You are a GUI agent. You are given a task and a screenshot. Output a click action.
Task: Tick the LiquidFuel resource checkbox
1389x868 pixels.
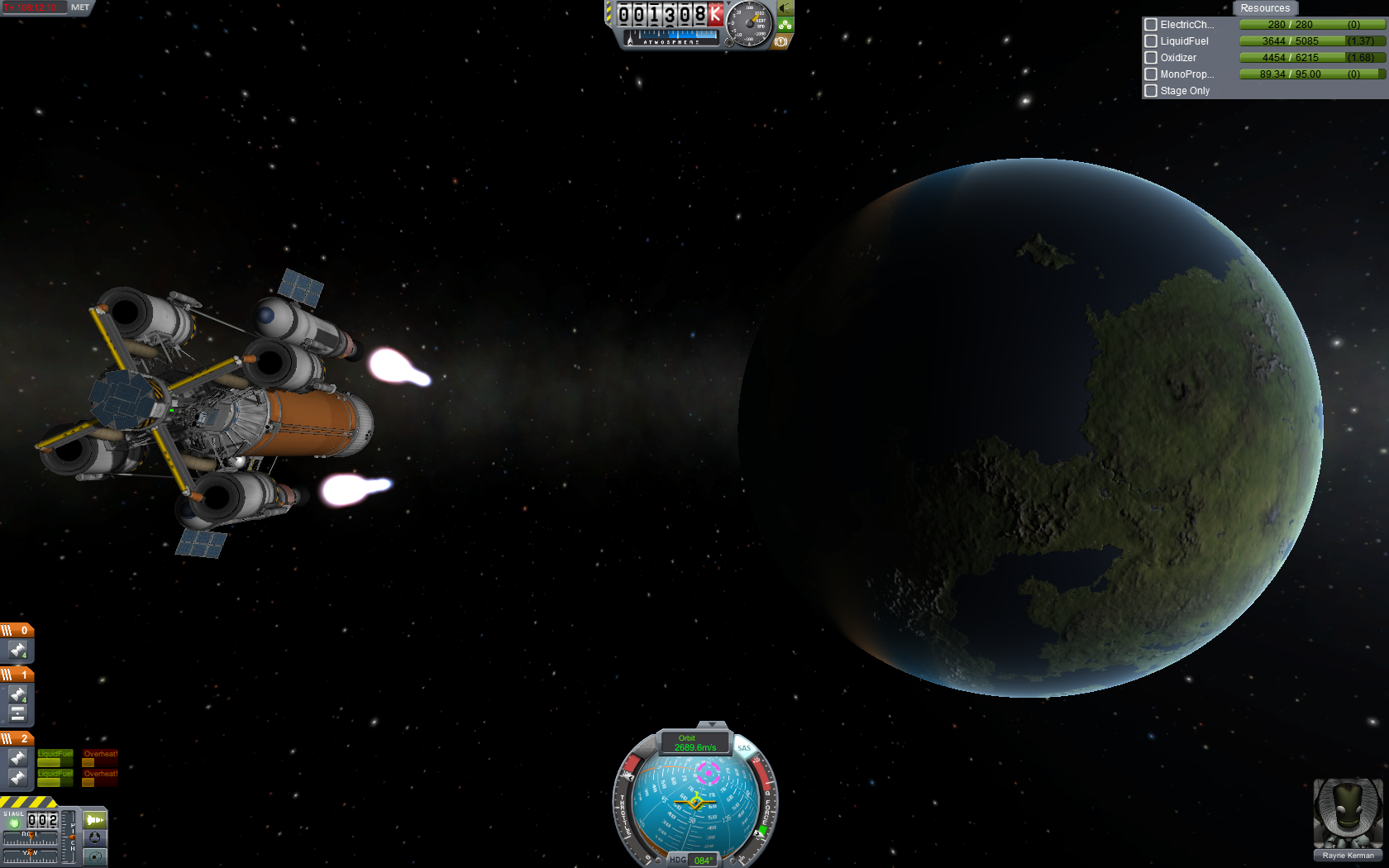pos(1150,41)
